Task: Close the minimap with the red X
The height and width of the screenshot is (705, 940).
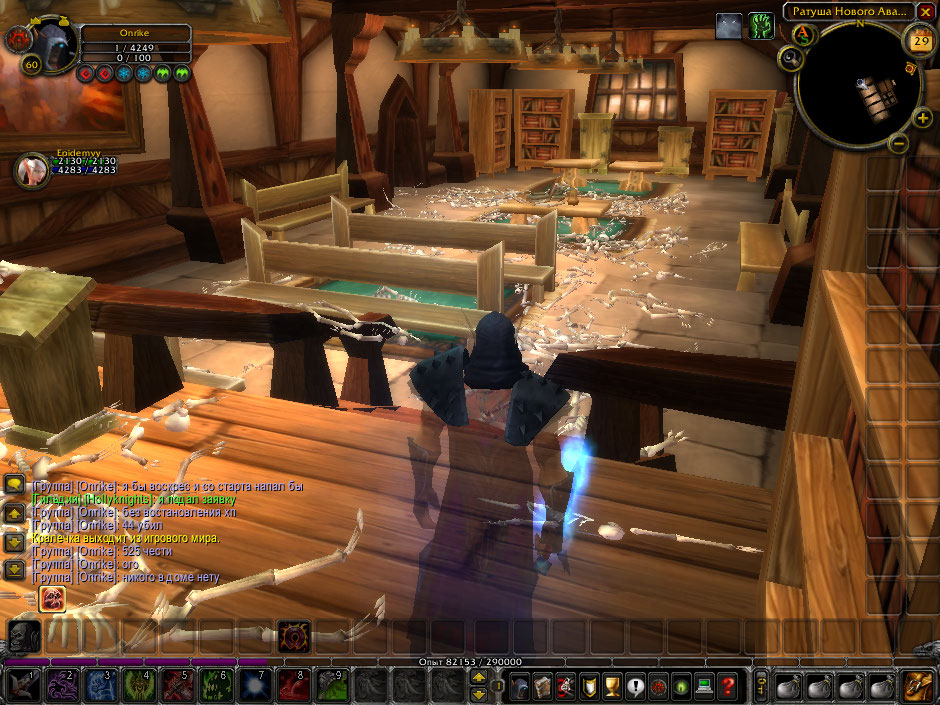Action: click(x=926, y=11)
